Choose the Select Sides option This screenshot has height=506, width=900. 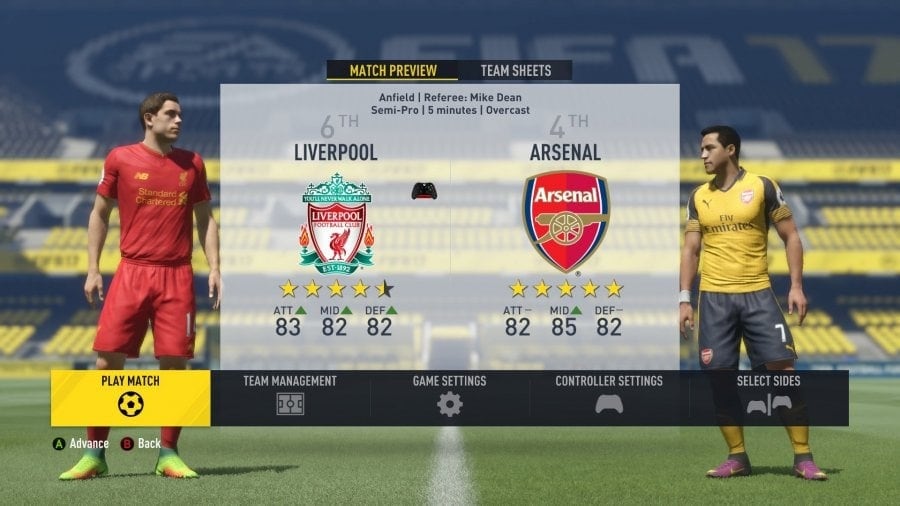click(x=768, y=397)
